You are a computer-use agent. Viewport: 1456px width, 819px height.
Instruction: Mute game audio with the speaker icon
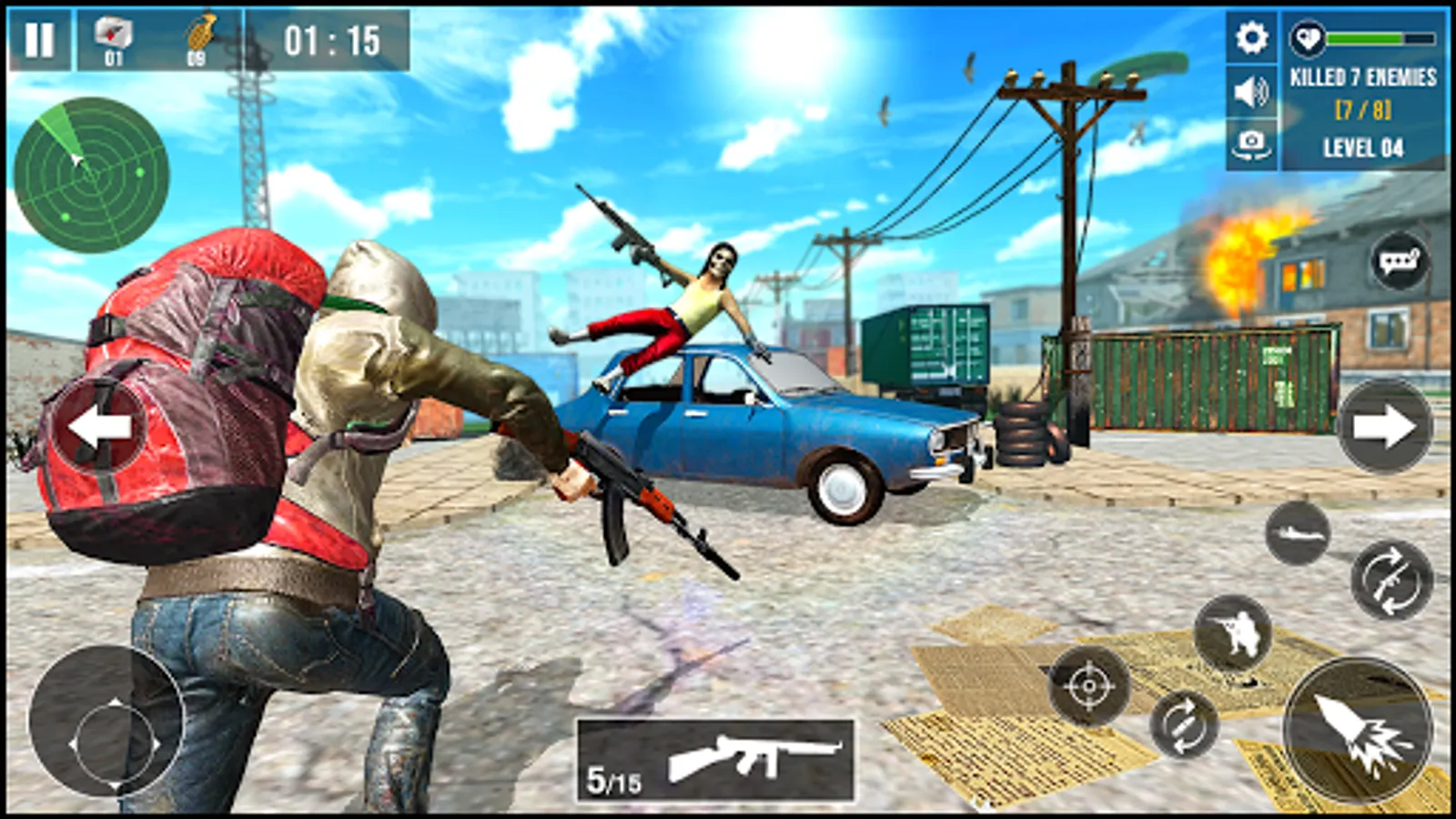tap(1251, 91)
